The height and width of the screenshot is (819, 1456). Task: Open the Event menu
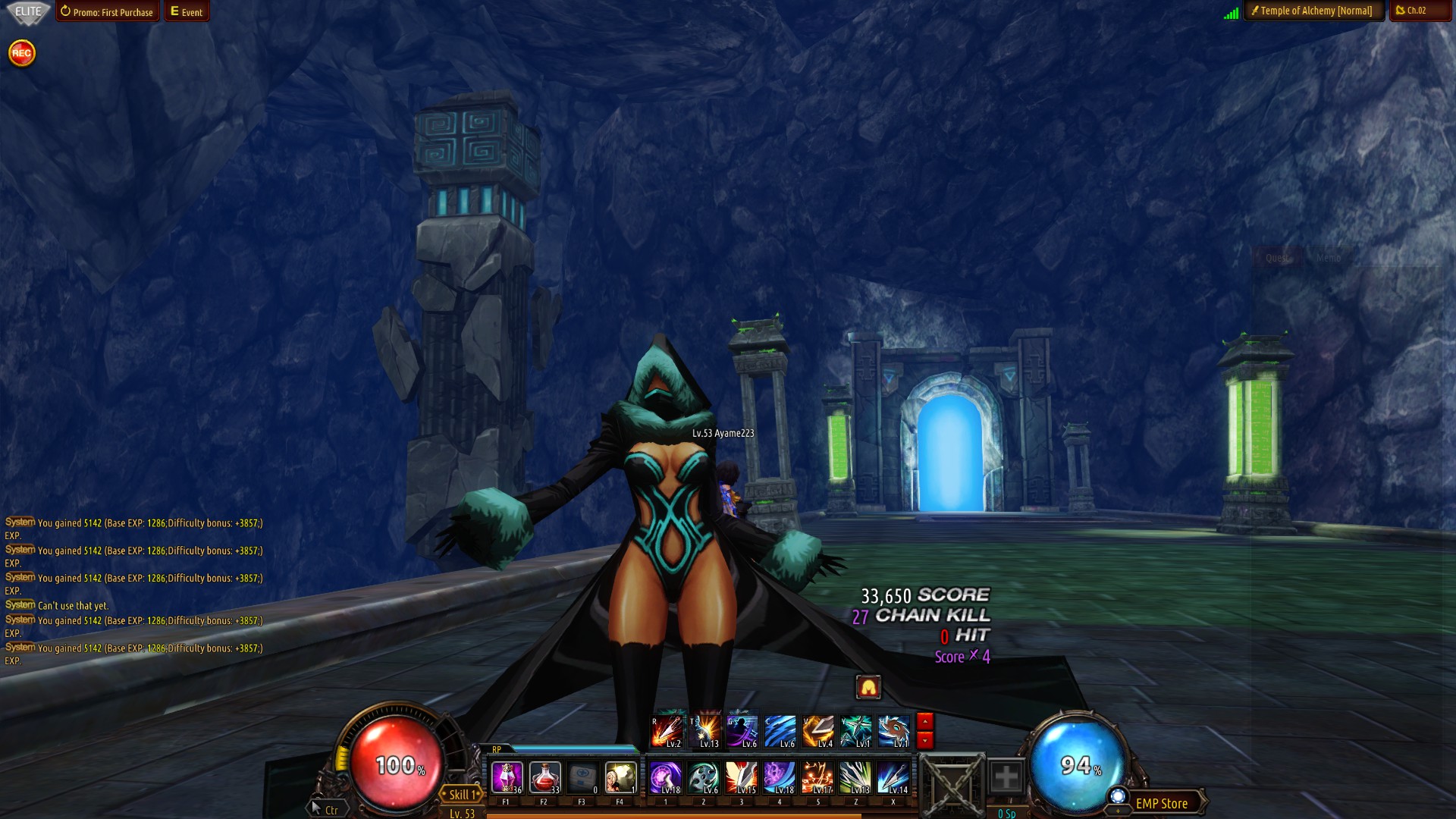(187, 12)
